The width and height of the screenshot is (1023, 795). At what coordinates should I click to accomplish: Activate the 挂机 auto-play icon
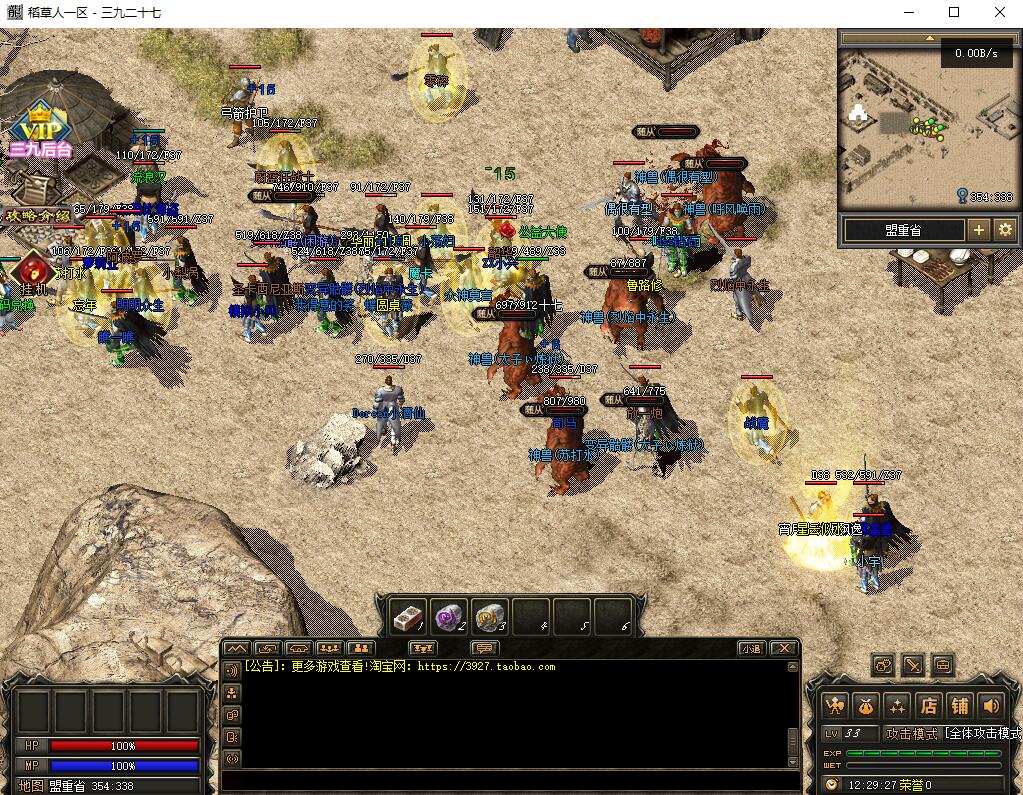(34, 271)
